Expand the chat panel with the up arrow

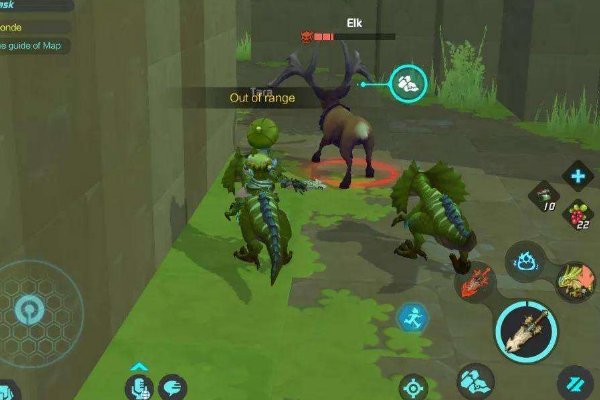(139, 366)
